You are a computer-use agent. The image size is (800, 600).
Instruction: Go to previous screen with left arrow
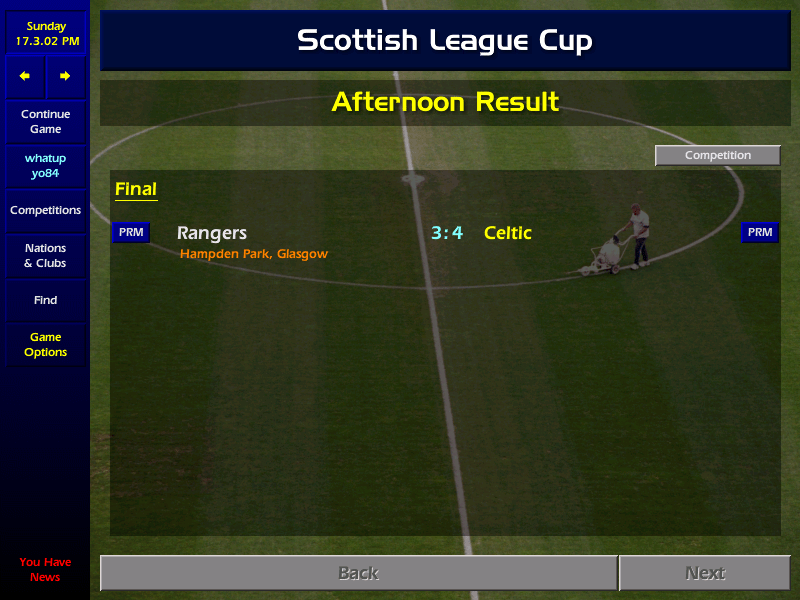(x=25, y=76)
